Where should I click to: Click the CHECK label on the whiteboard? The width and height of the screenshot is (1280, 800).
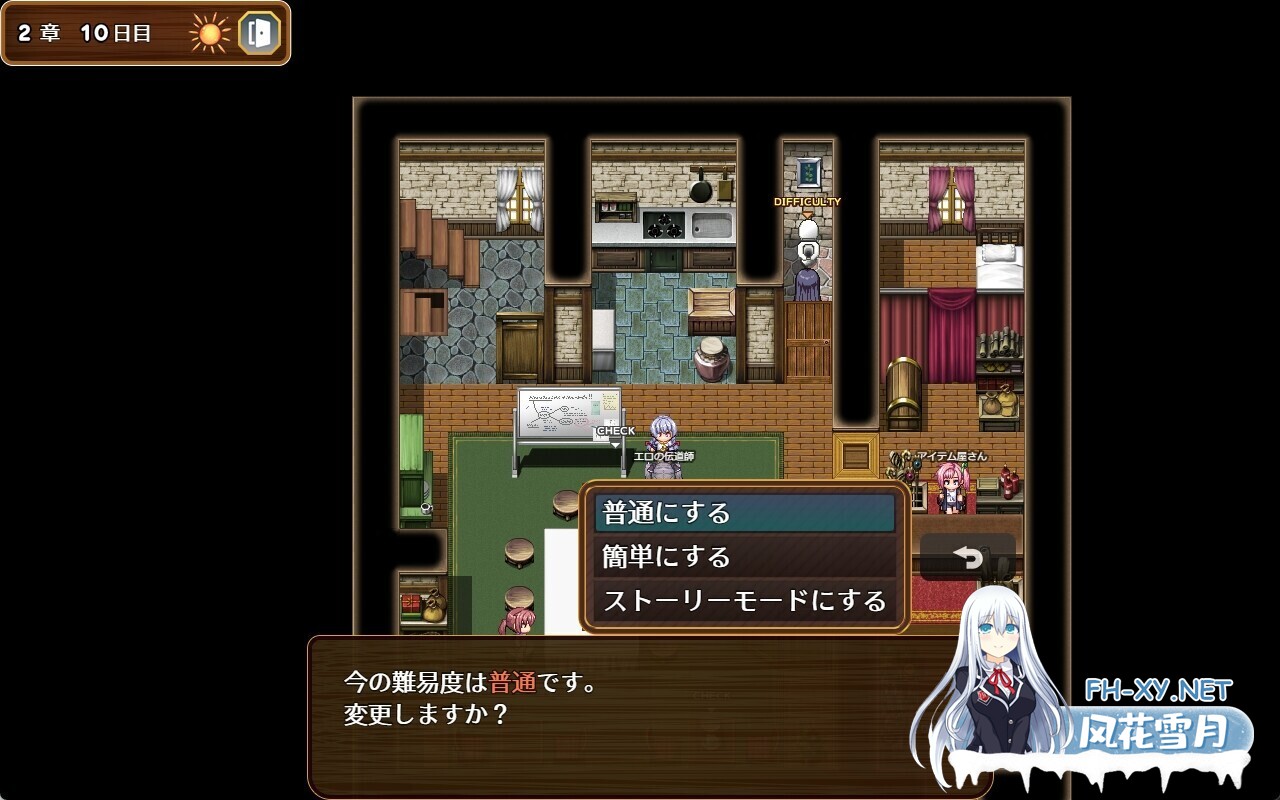pyautogui.click(x=617, y=428)
